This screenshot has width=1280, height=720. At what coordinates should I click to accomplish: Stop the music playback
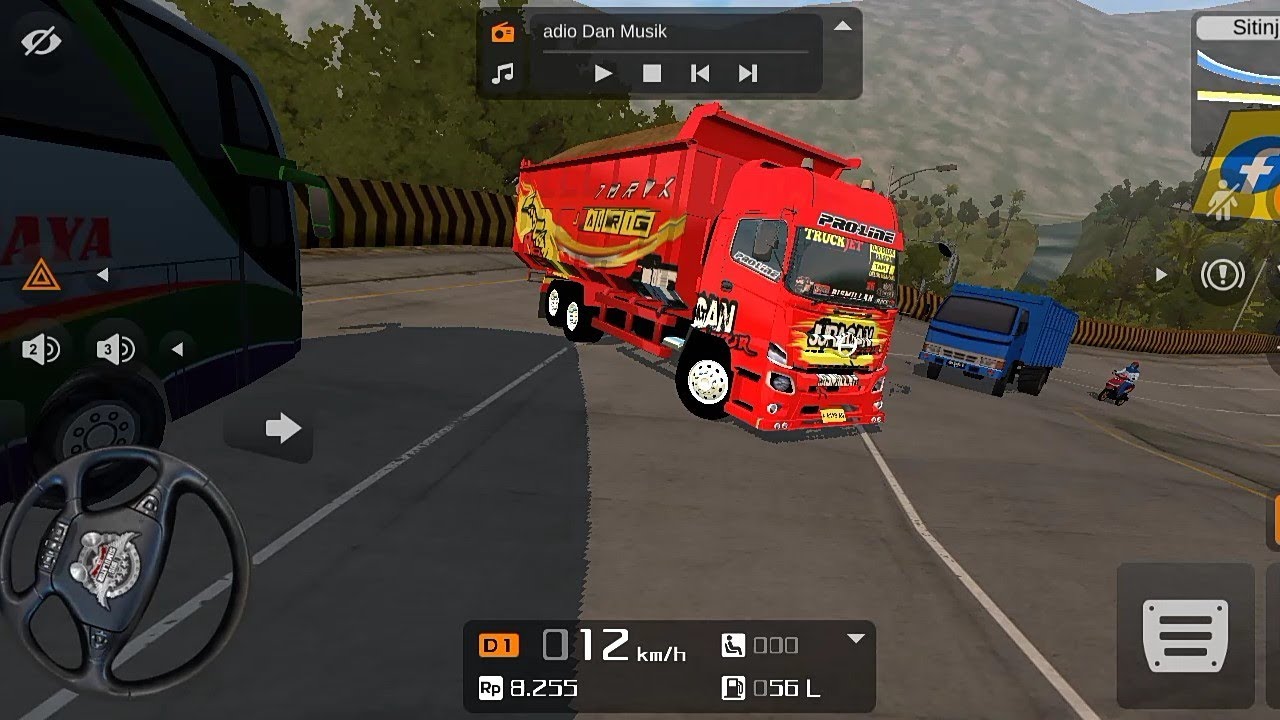652,73
